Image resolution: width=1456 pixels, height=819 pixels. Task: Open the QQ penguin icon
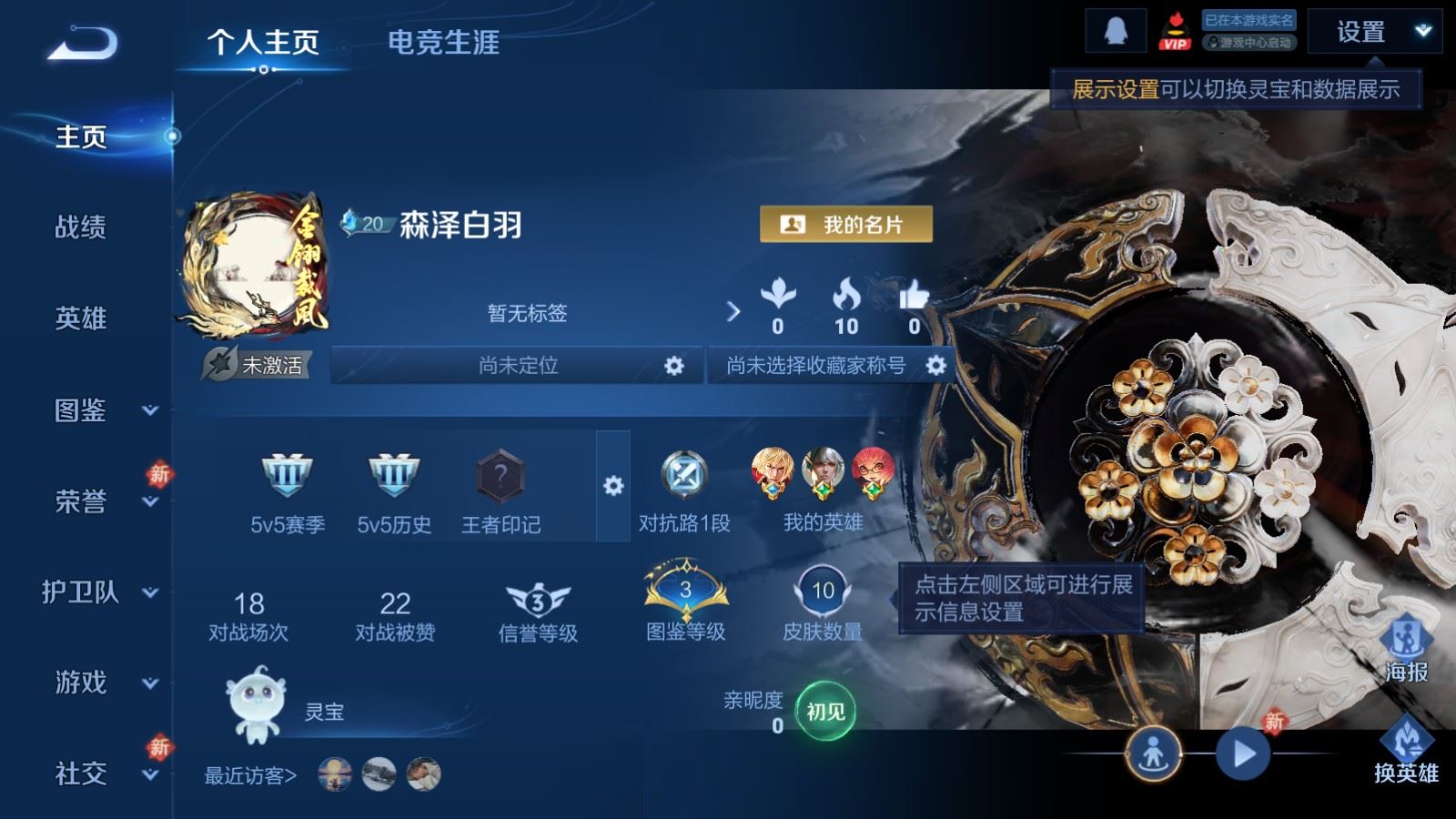[1115, 32]
